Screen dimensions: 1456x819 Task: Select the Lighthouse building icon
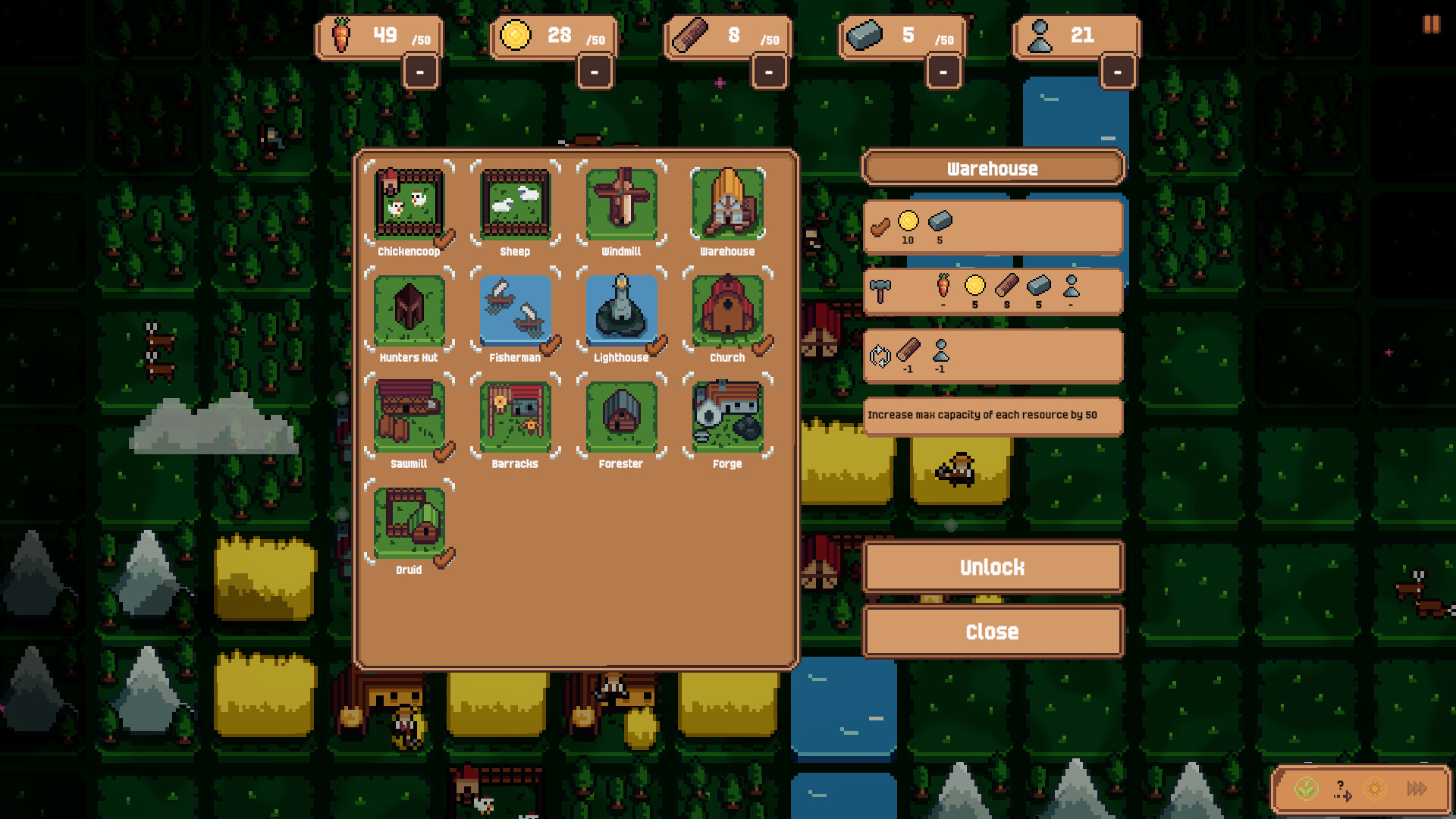coord(621,311)
